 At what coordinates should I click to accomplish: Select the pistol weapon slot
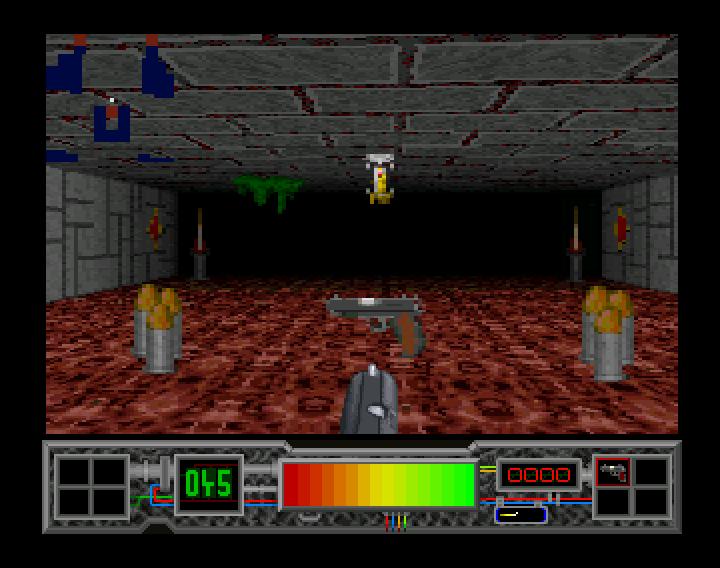coord(612,472)
